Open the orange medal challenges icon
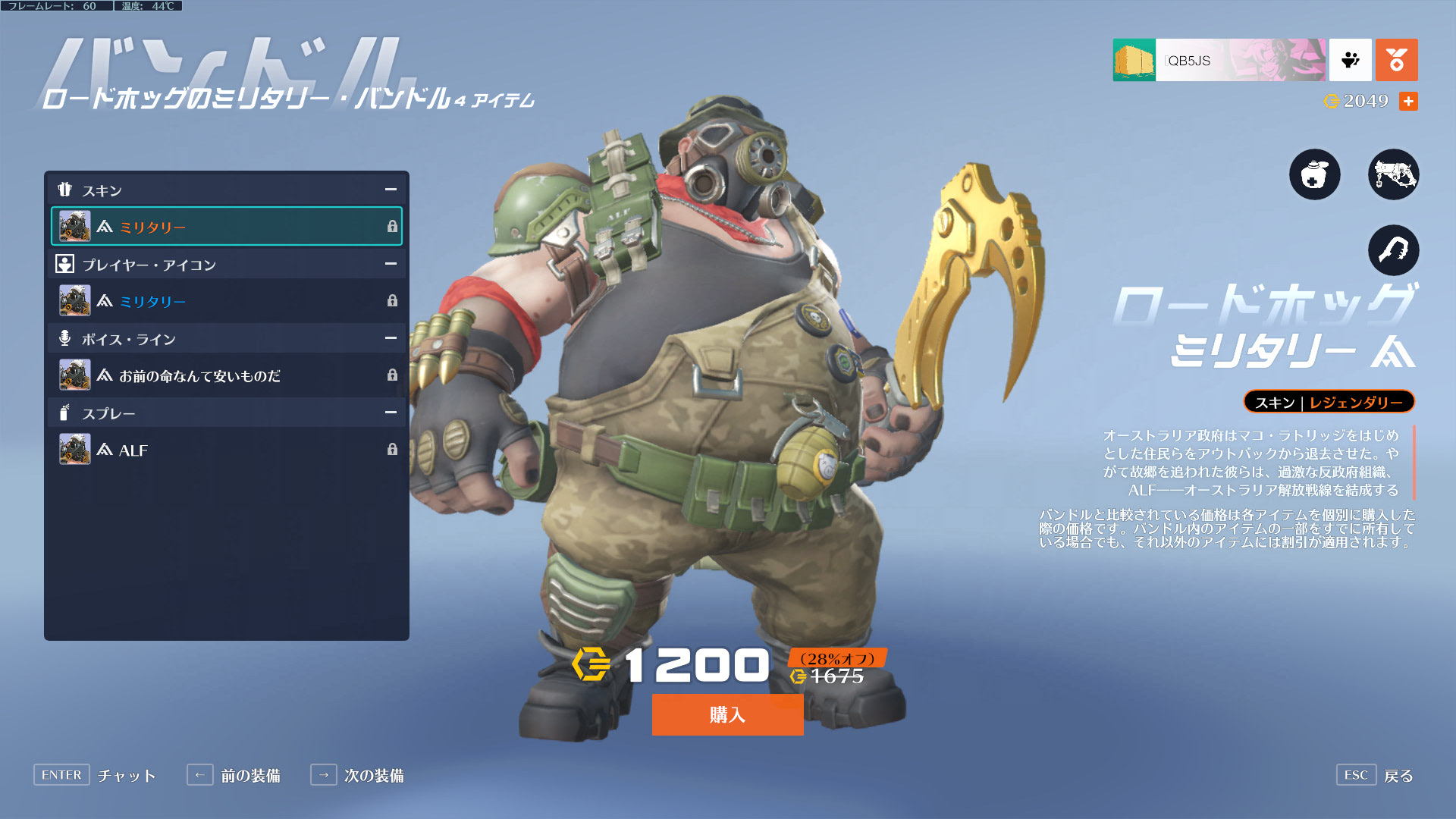Viewport: 1456px width, 819px height. (1396, 60)
